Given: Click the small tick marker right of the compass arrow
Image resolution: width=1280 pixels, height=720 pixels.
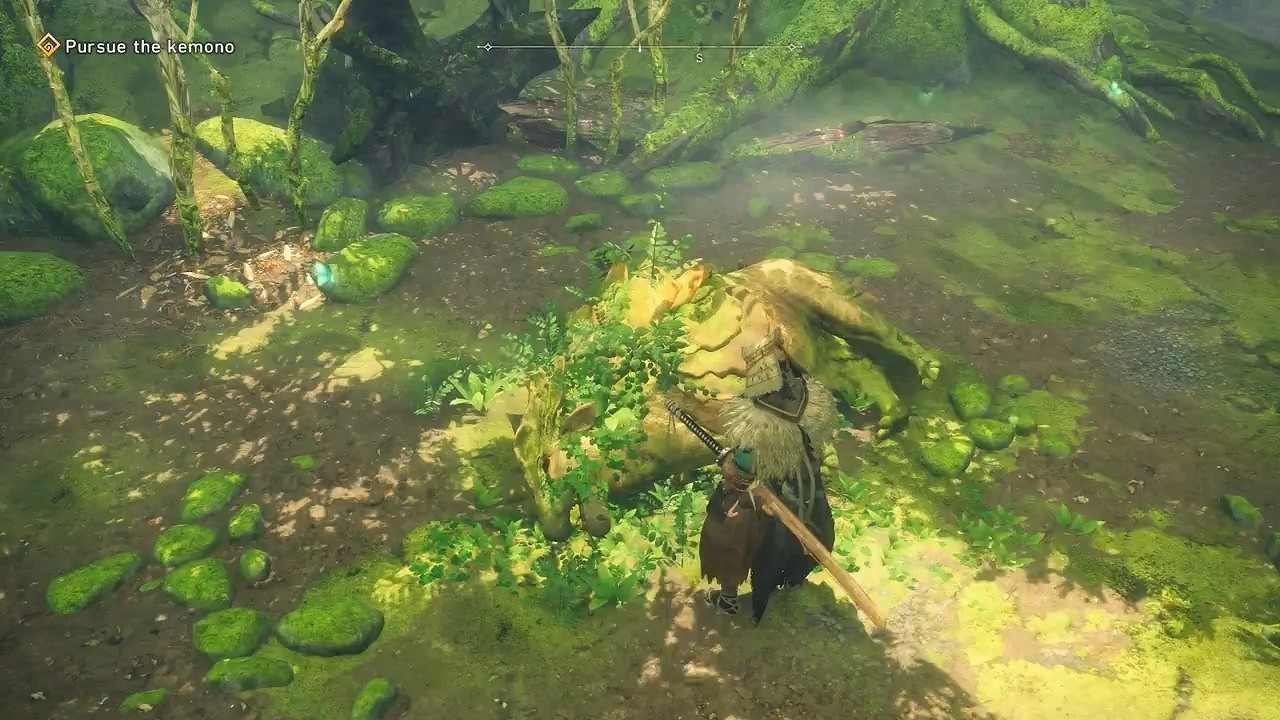Looking at the screenshot, I should pyautogui.click(x=700, y=44).
